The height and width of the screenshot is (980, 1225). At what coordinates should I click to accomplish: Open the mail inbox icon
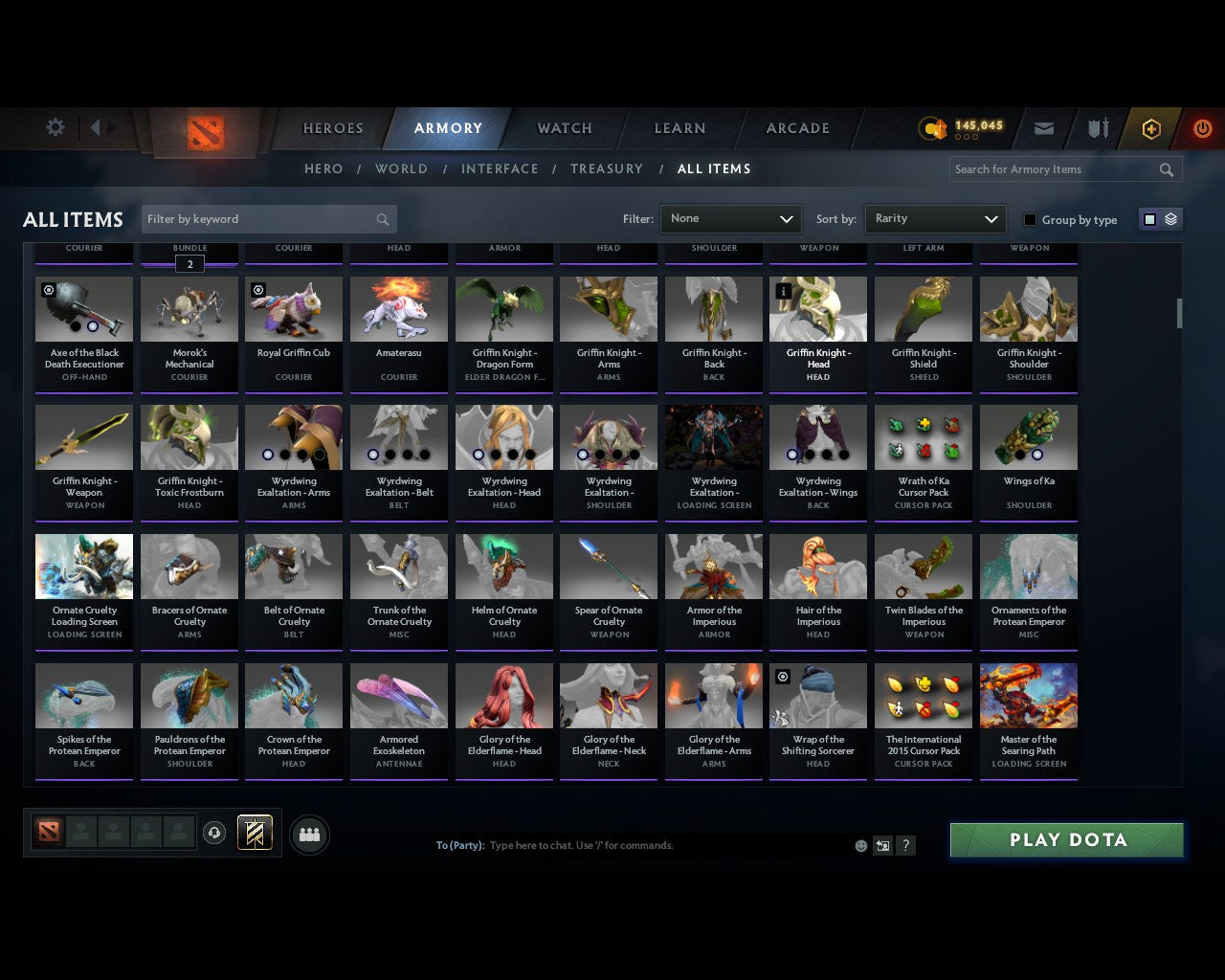(1043, 128)
